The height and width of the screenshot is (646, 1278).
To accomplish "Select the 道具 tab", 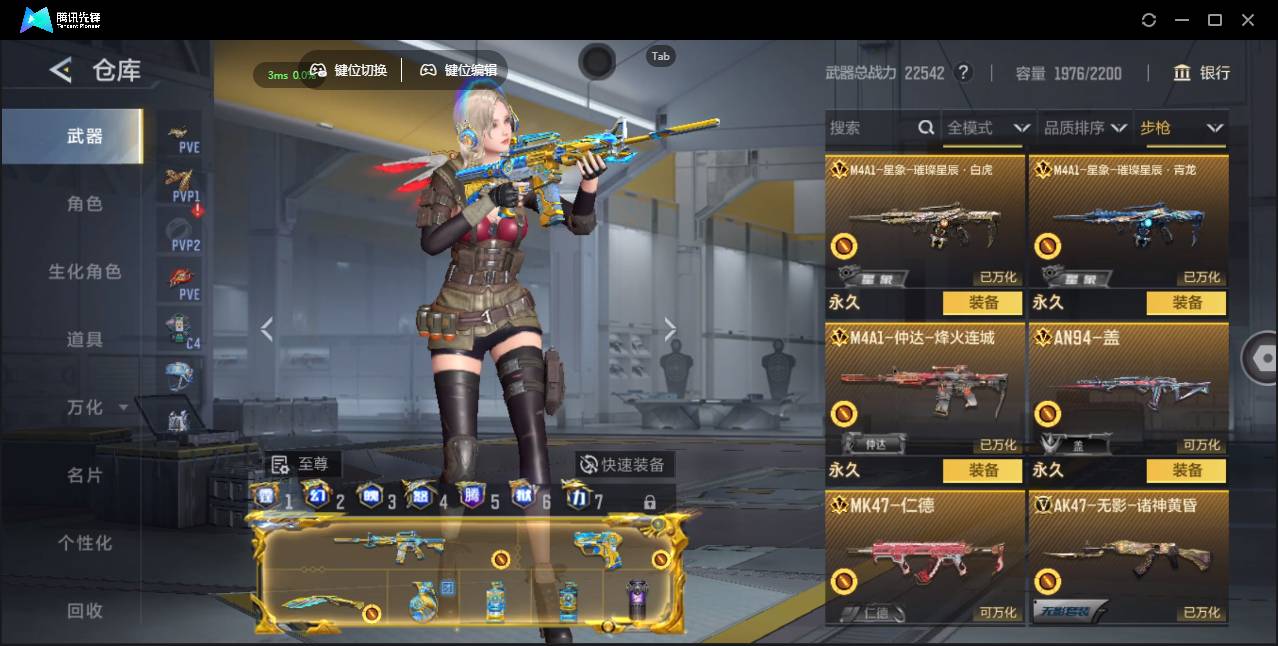I will 85,340.
